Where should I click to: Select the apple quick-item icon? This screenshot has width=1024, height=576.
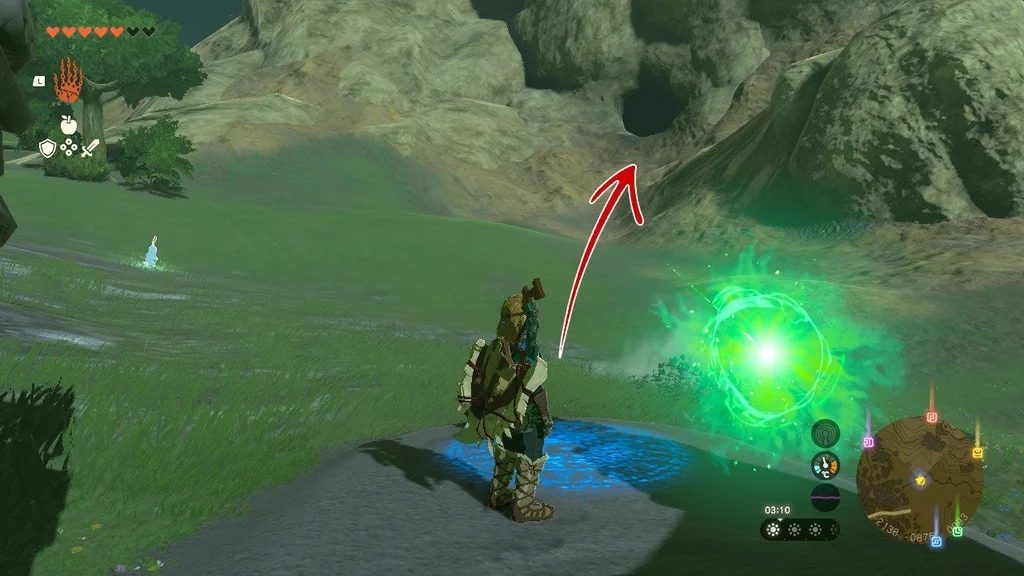click(68, 124)
